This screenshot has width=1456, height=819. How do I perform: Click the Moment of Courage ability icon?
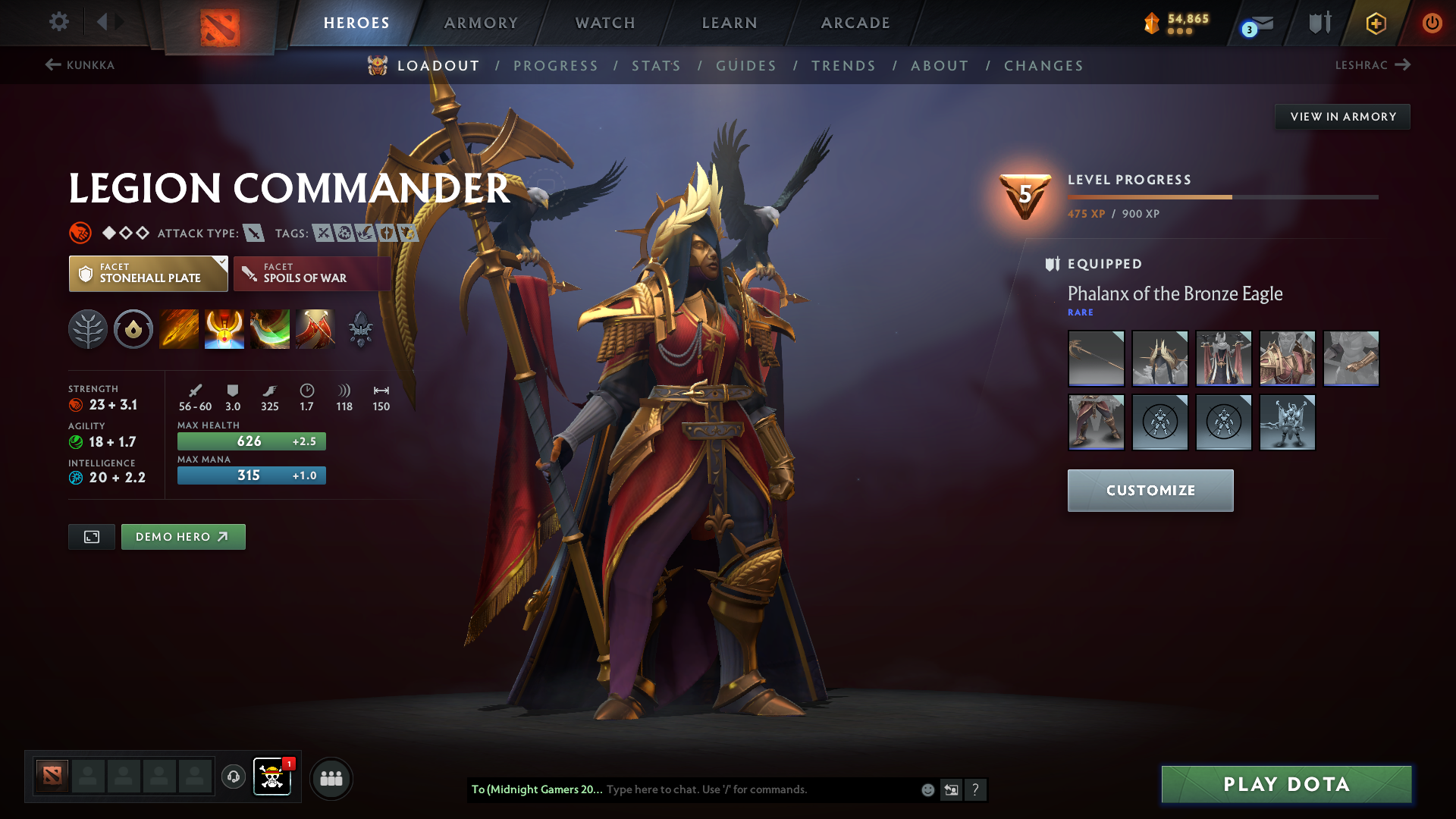pyautogui.click(x=270, y=329)
